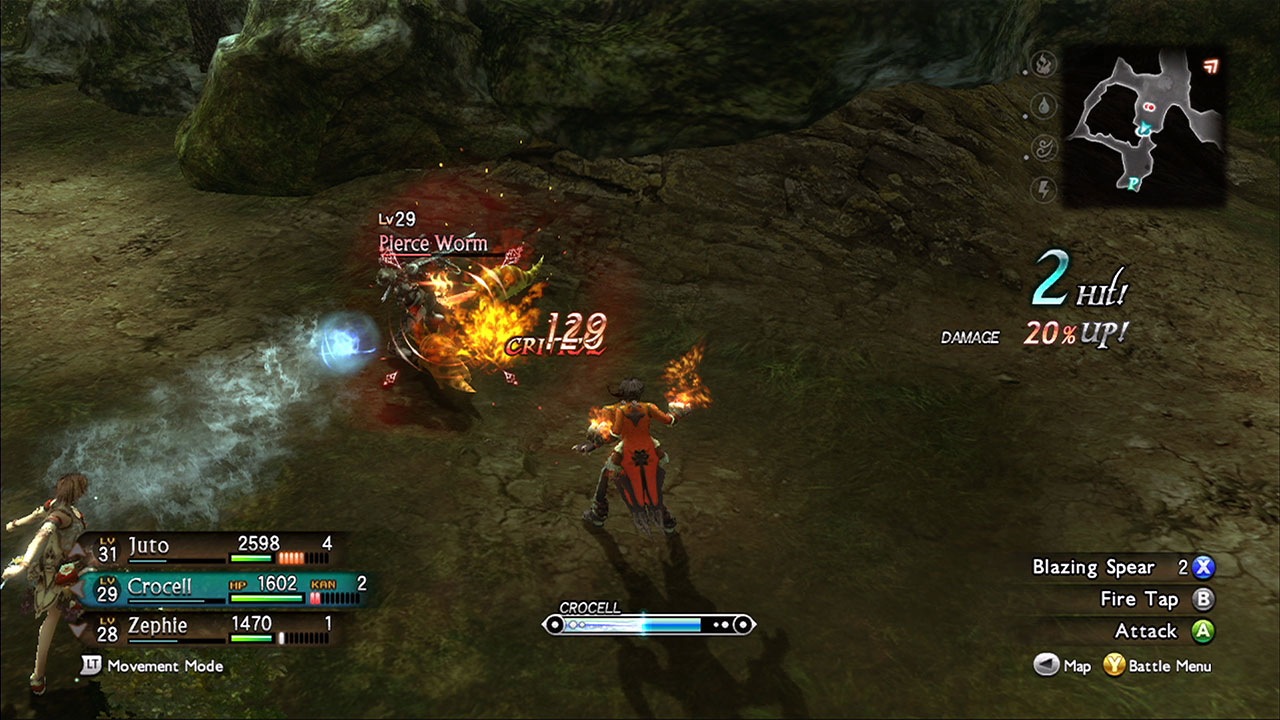Image resolution: width=1280 pixels, height=720 pixels.
Task: Click the cyan P marker on minimap
Action: (x=1133, y=185)
